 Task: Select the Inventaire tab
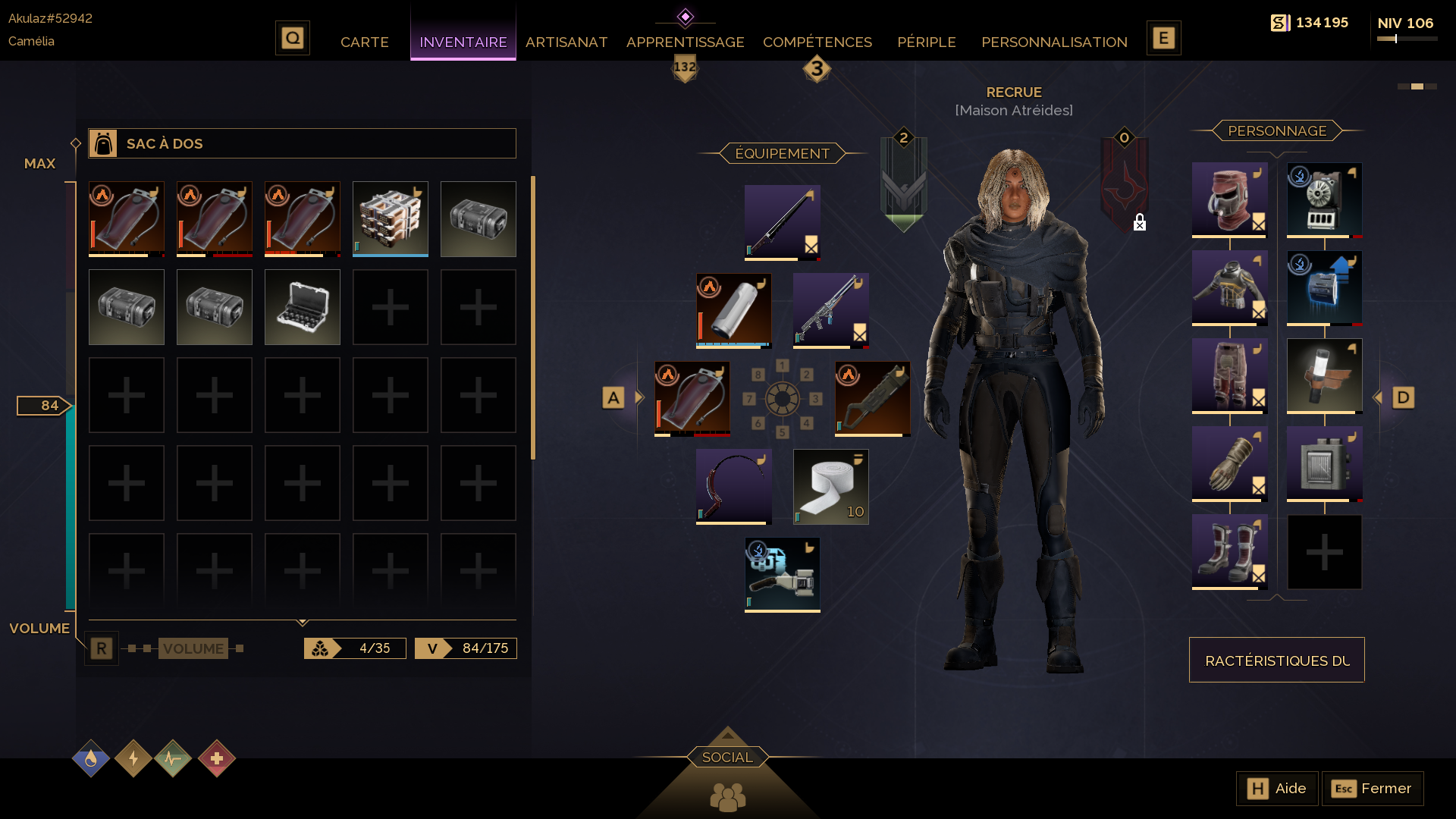463,42
